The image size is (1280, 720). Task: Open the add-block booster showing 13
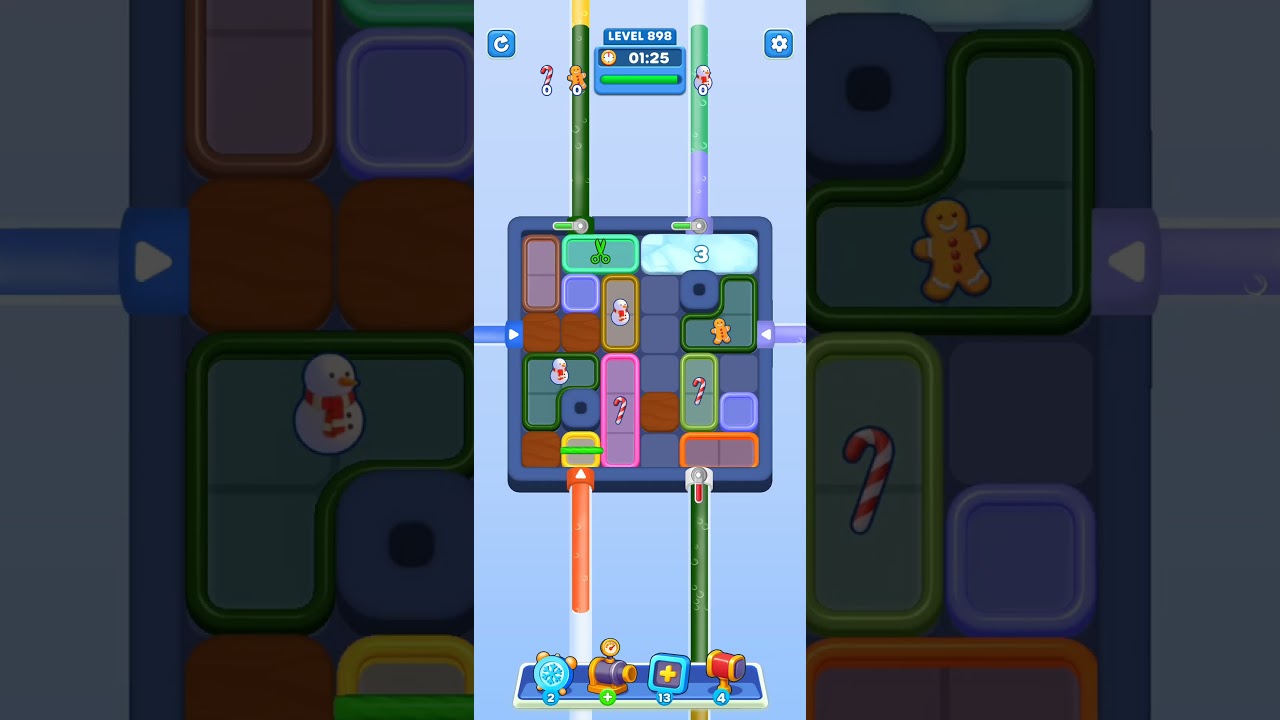666,674
